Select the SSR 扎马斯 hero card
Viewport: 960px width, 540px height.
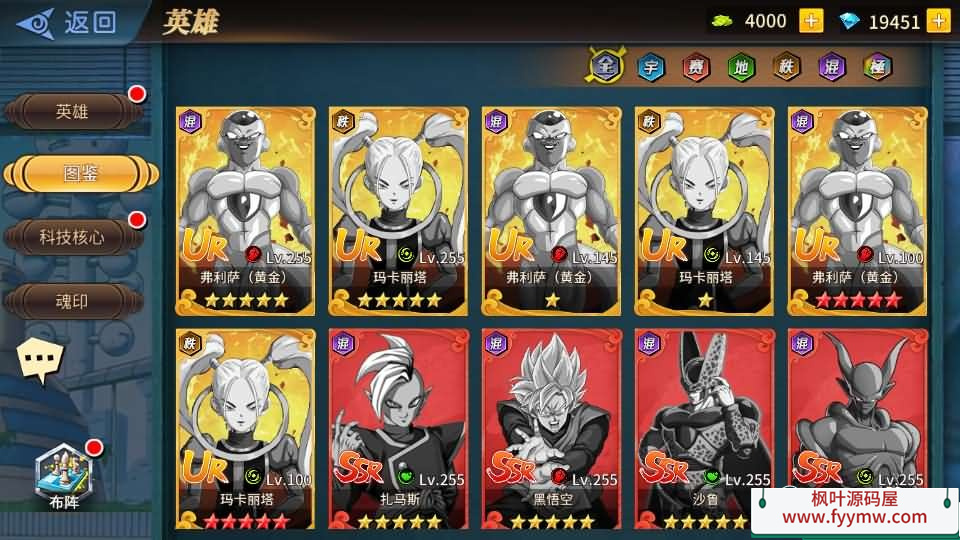point(399,427)
